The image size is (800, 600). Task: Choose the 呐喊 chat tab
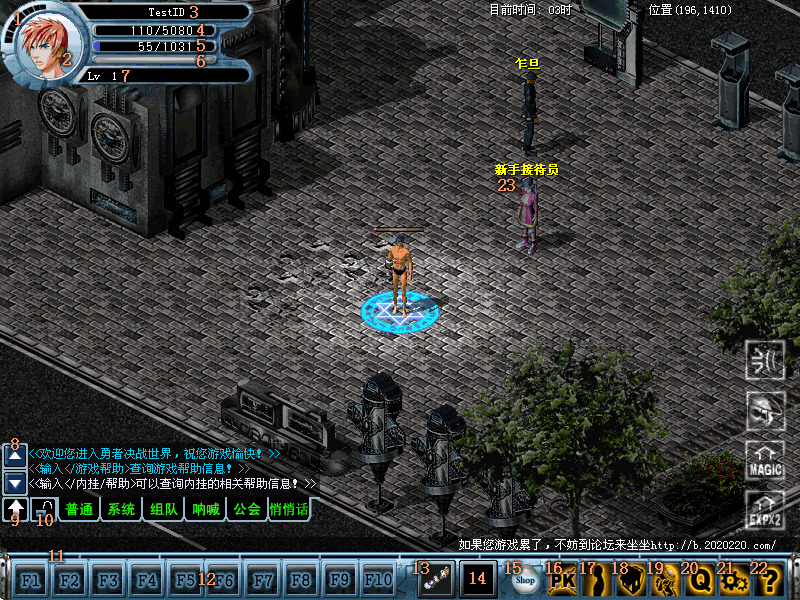205,509
